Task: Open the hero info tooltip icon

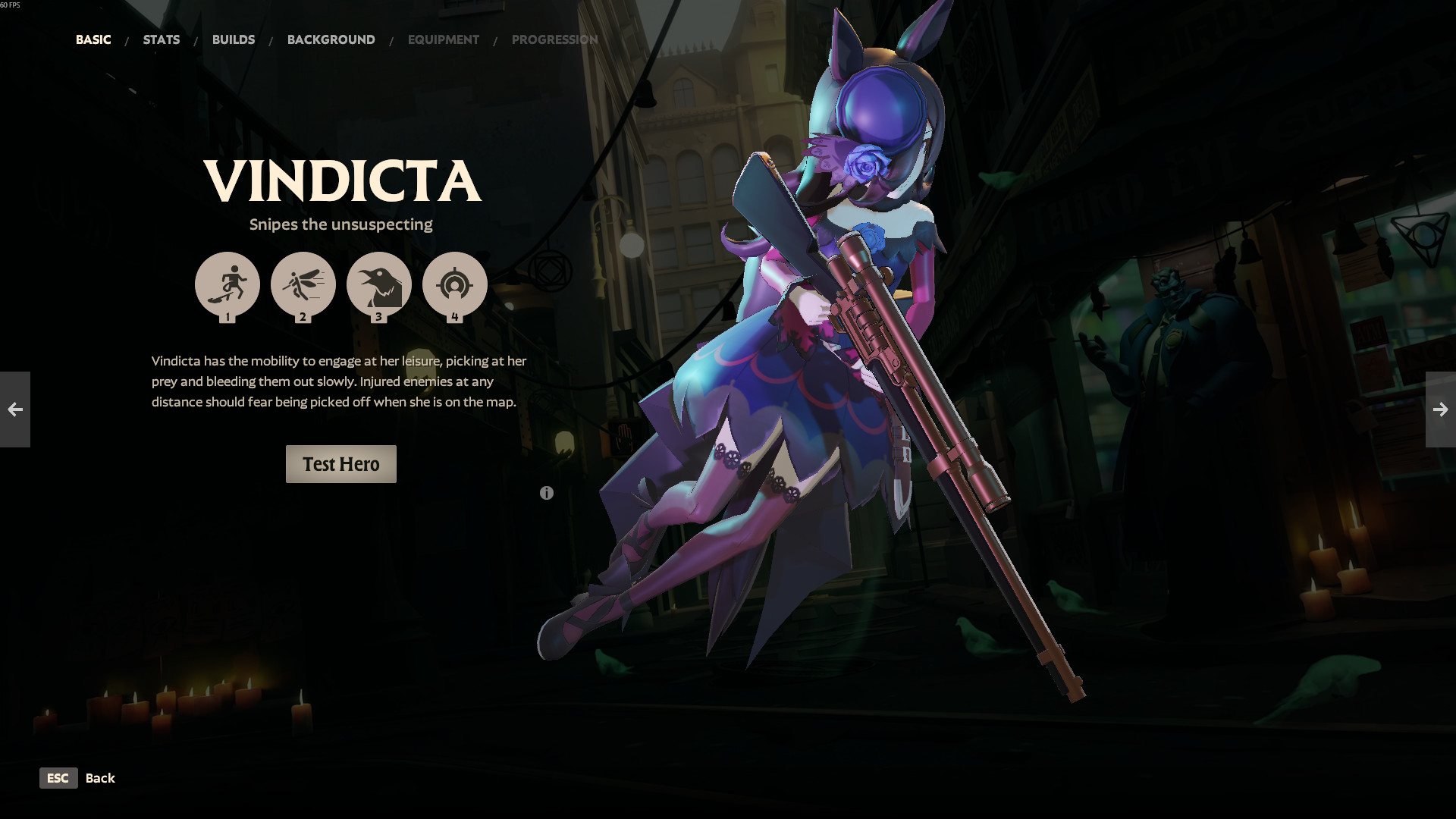Action: coord(546,492)
